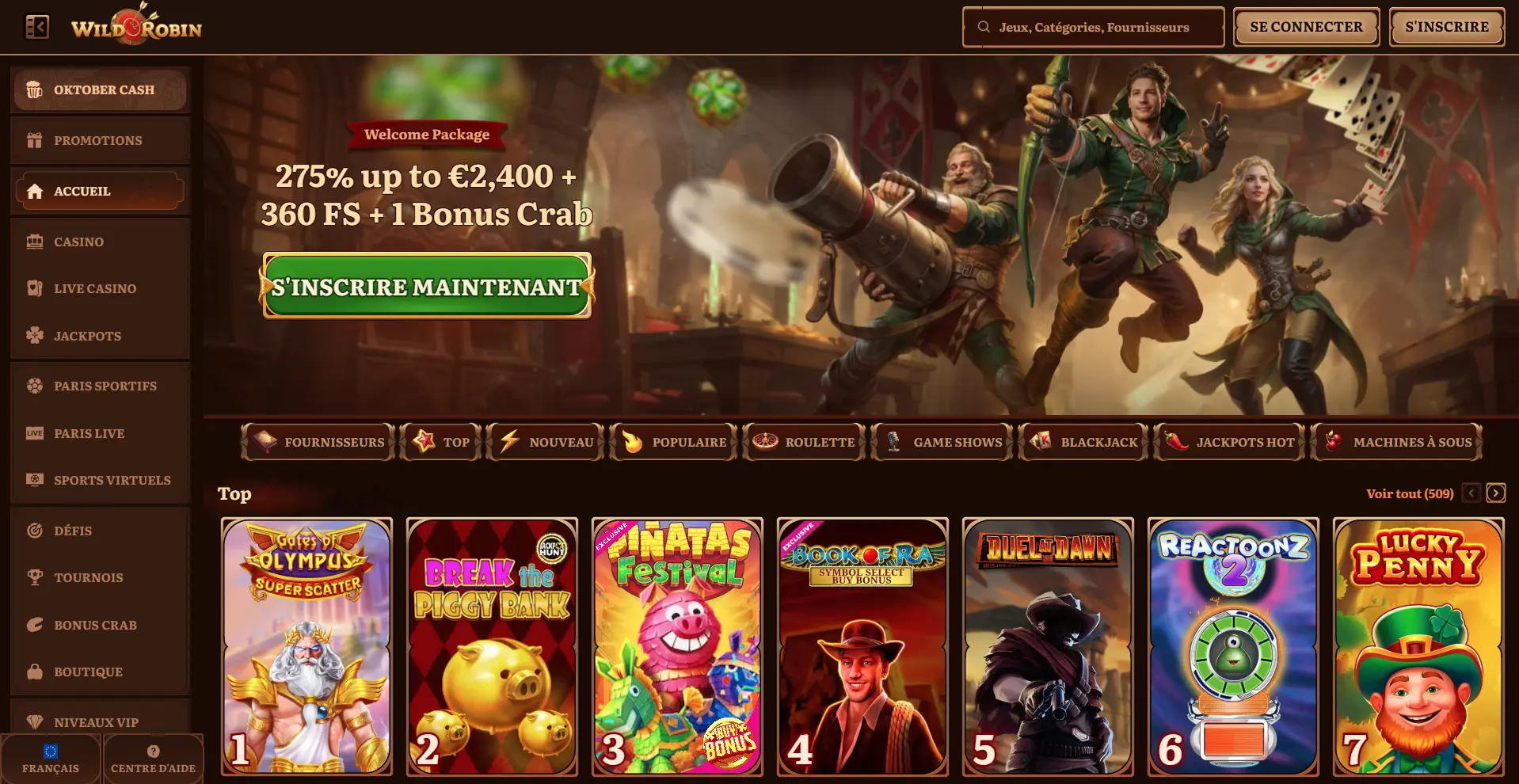Click the Bonus Crab sidebar icon
Screen dimensions: 1519x784
point(34,625)
